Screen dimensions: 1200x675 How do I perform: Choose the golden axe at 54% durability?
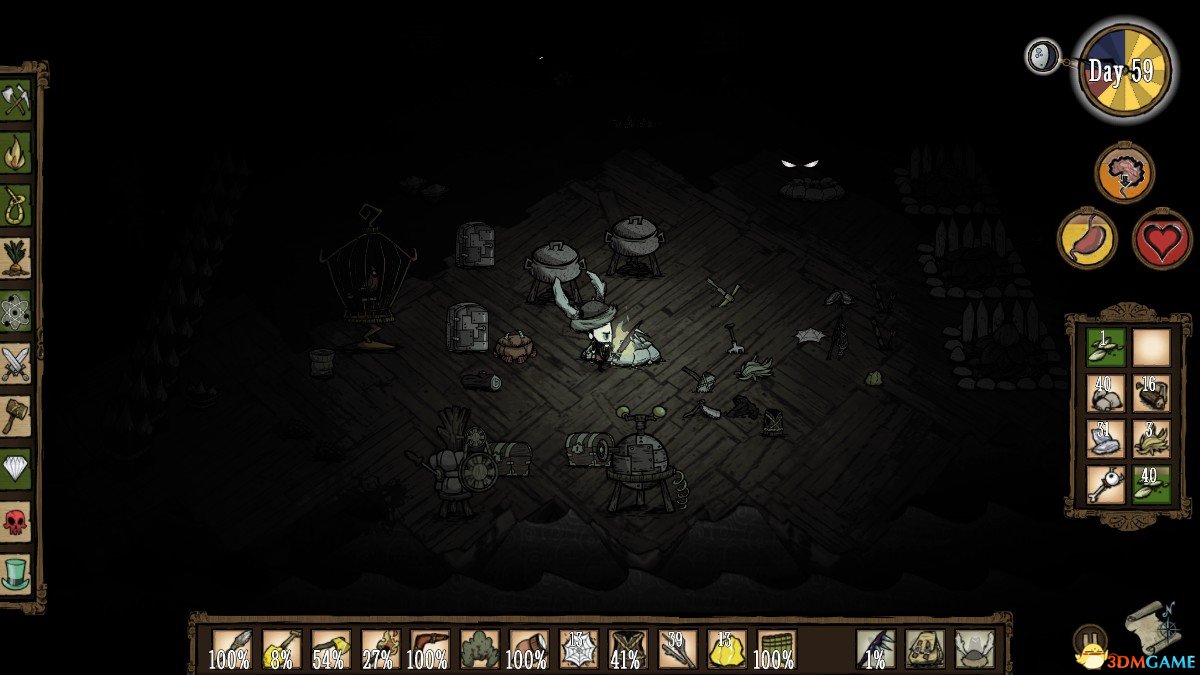331,648
